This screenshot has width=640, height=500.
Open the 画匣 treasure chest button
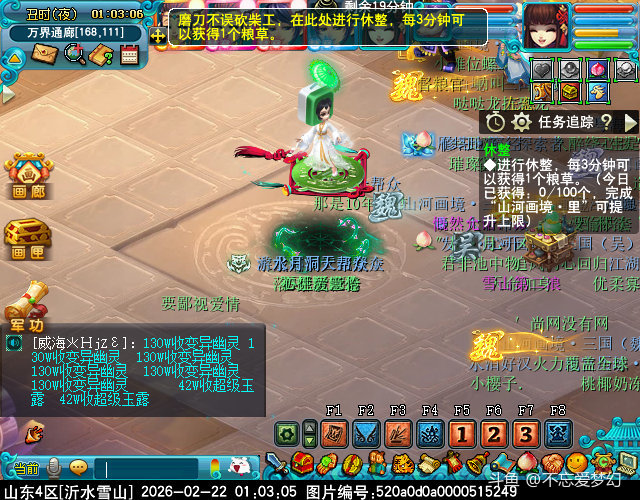(27, 239)
